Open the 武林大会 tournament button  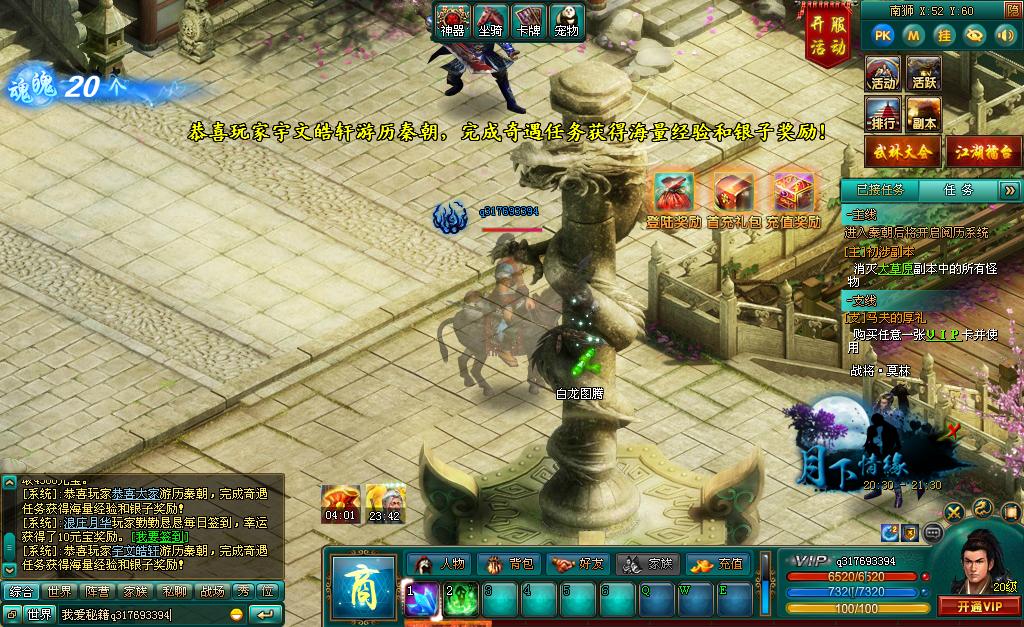903,152
